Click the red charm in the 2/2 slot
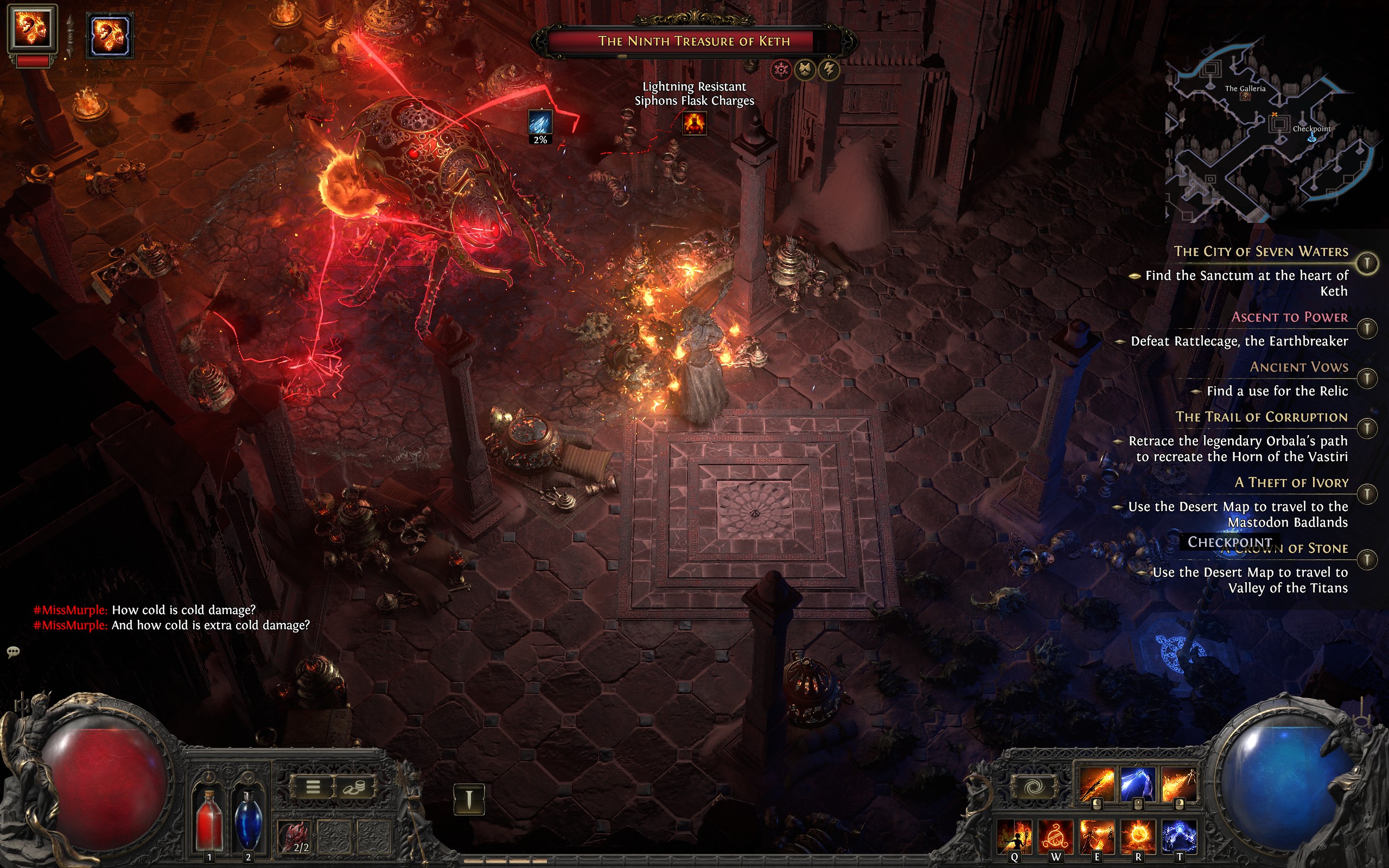 click(x=296, y=835)
